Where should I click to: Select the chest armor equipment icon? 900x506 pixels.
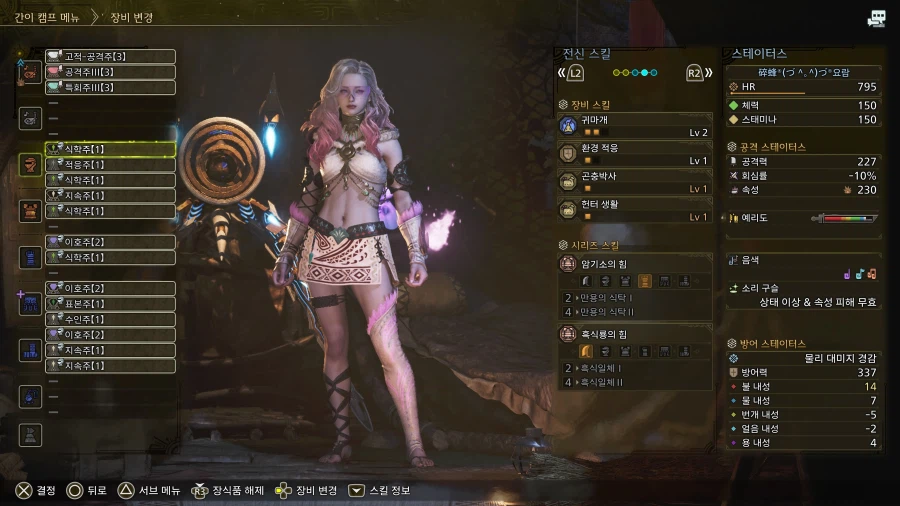(31, 210)
